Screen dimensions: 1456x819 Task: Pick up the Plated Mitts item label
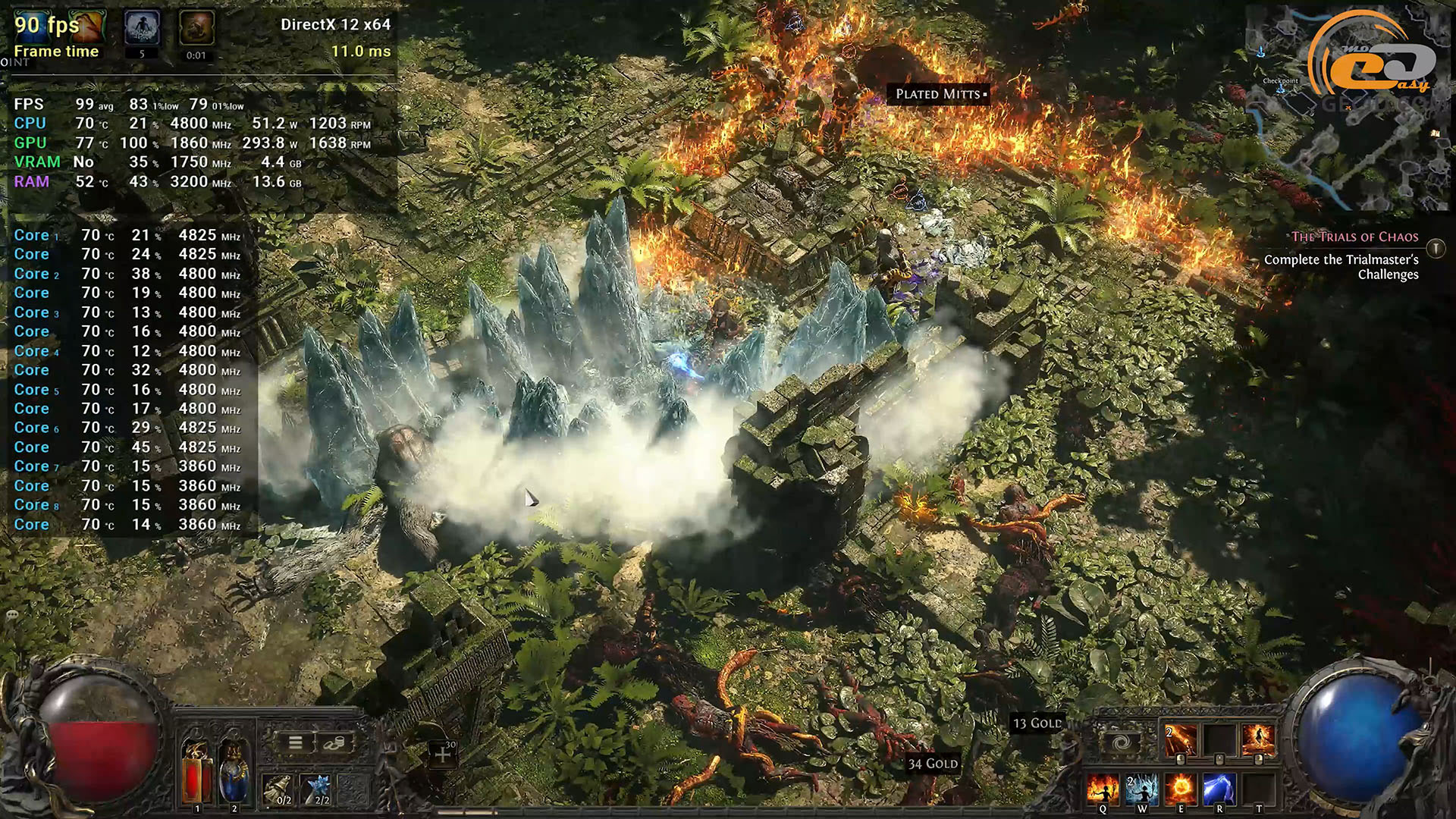click(938, 94)
